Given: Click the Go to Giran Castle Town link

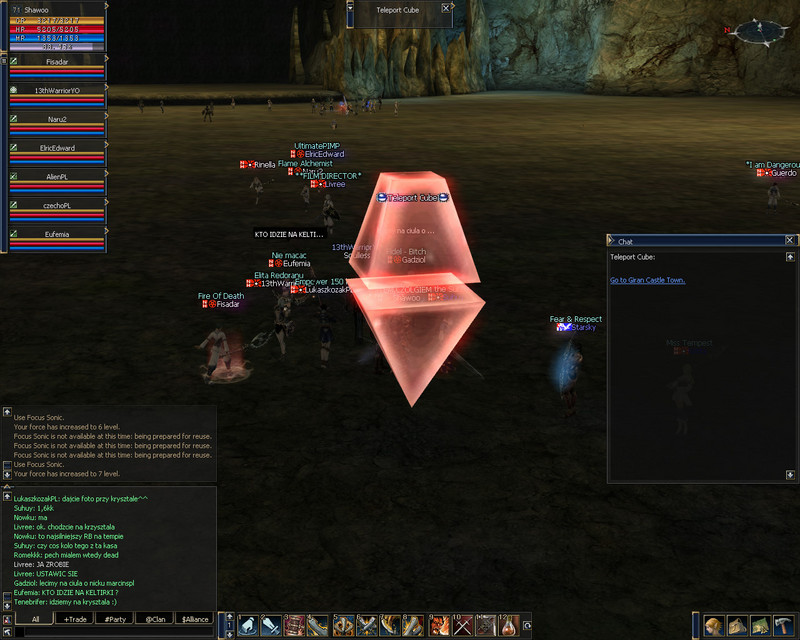Looking at the screenshot, I should tap(647, 280).
